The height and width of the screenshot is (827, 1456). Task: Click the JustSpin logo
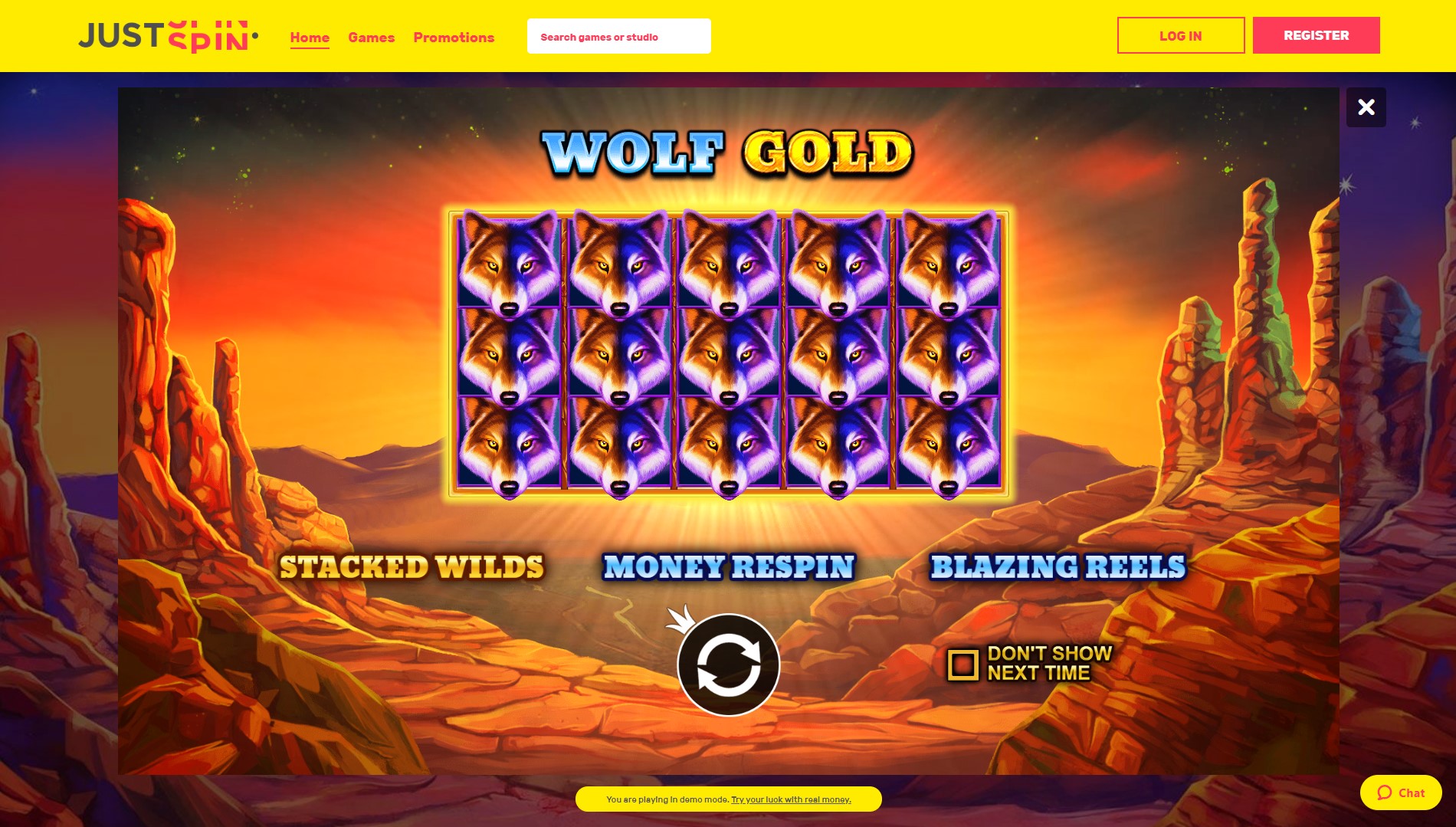(x=165, y=35)
